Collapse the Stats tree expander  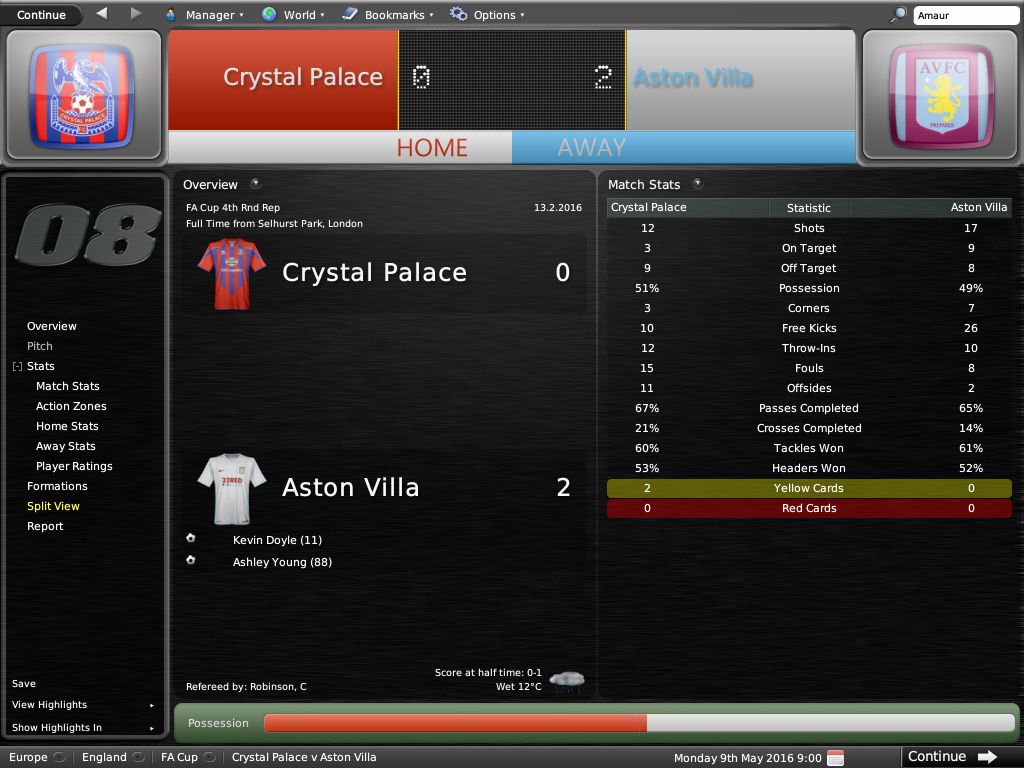pyautogui.click(x=17, y=367)
